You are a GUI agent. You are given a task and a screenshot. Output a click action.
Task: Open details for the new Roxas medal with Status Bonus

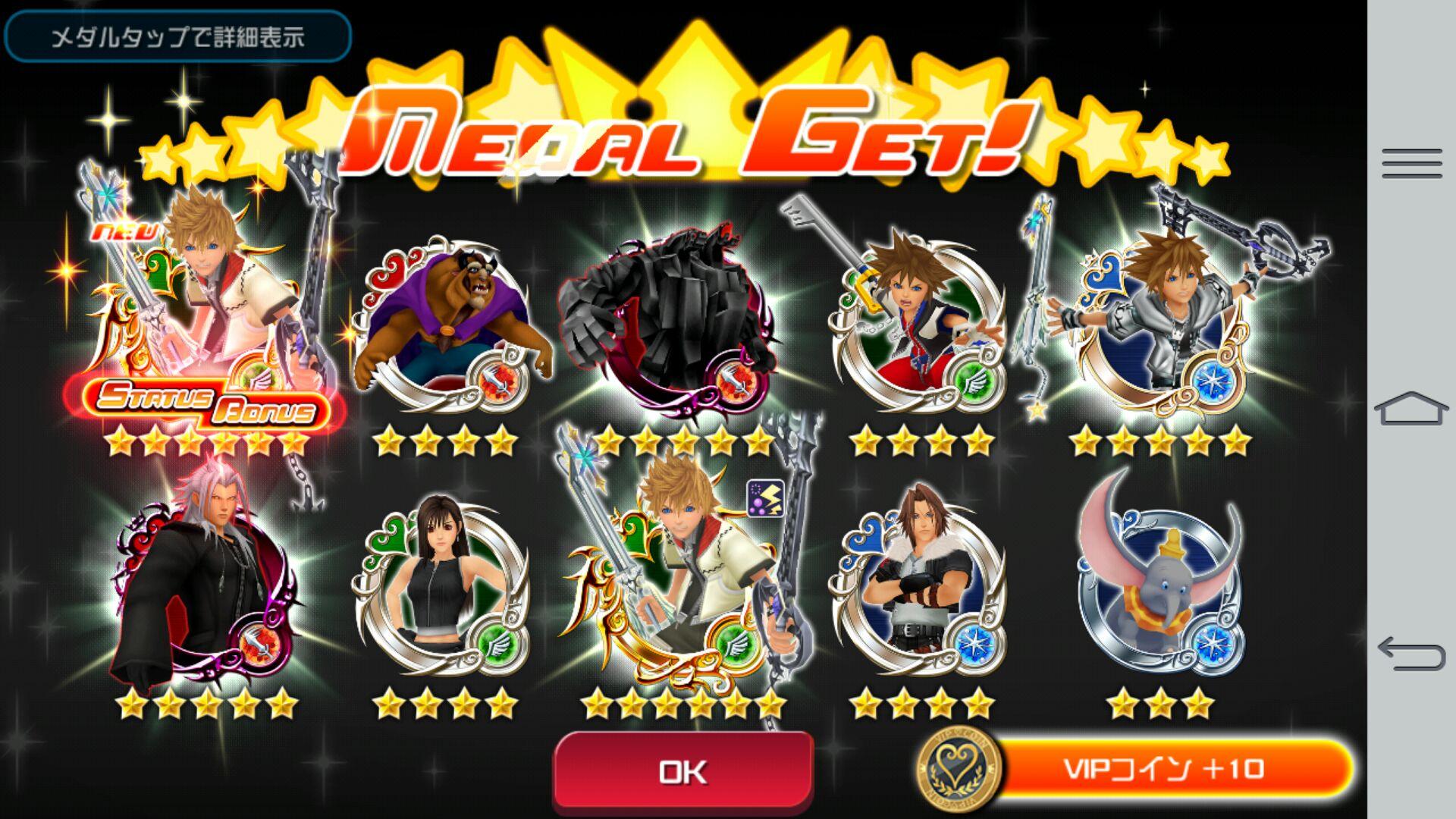click(x=205, y=318)
